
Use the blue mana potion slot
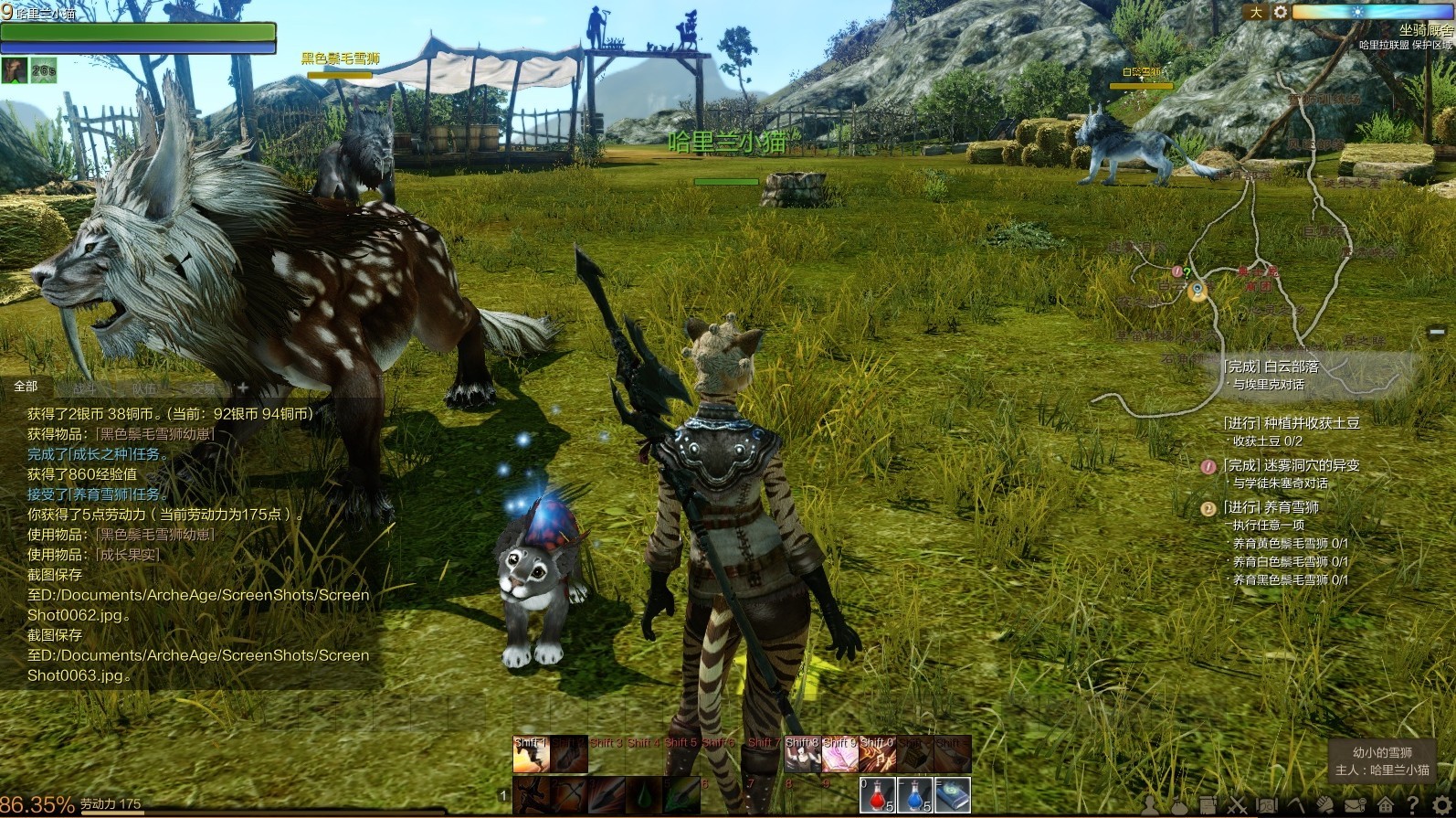pos(914,794)
